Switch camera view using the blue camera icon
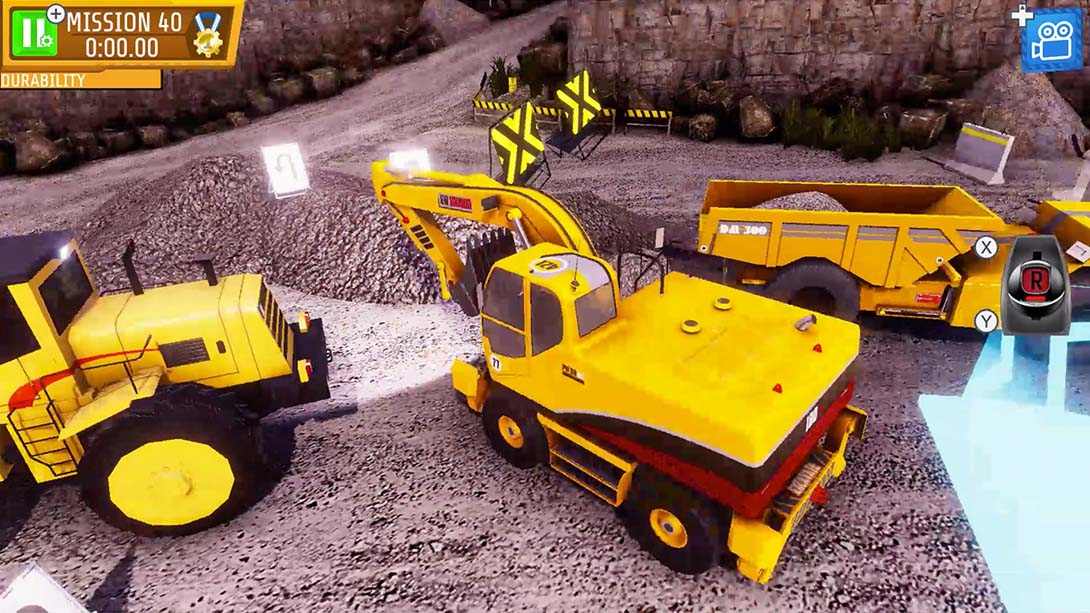Image resolution: width=1090 pixels, height=613 pixels. (1051, 40)
